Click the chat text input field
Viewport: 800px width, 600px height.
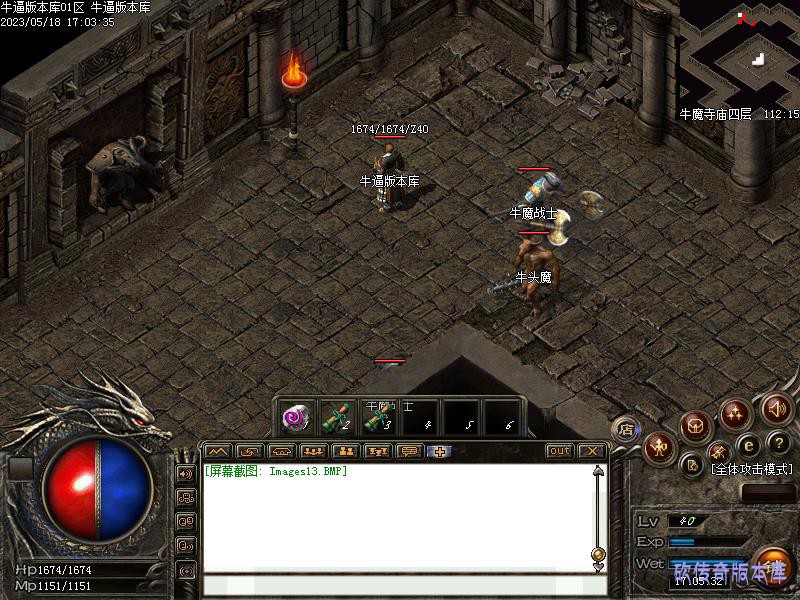pyautogui.click(x=400, y=584)
